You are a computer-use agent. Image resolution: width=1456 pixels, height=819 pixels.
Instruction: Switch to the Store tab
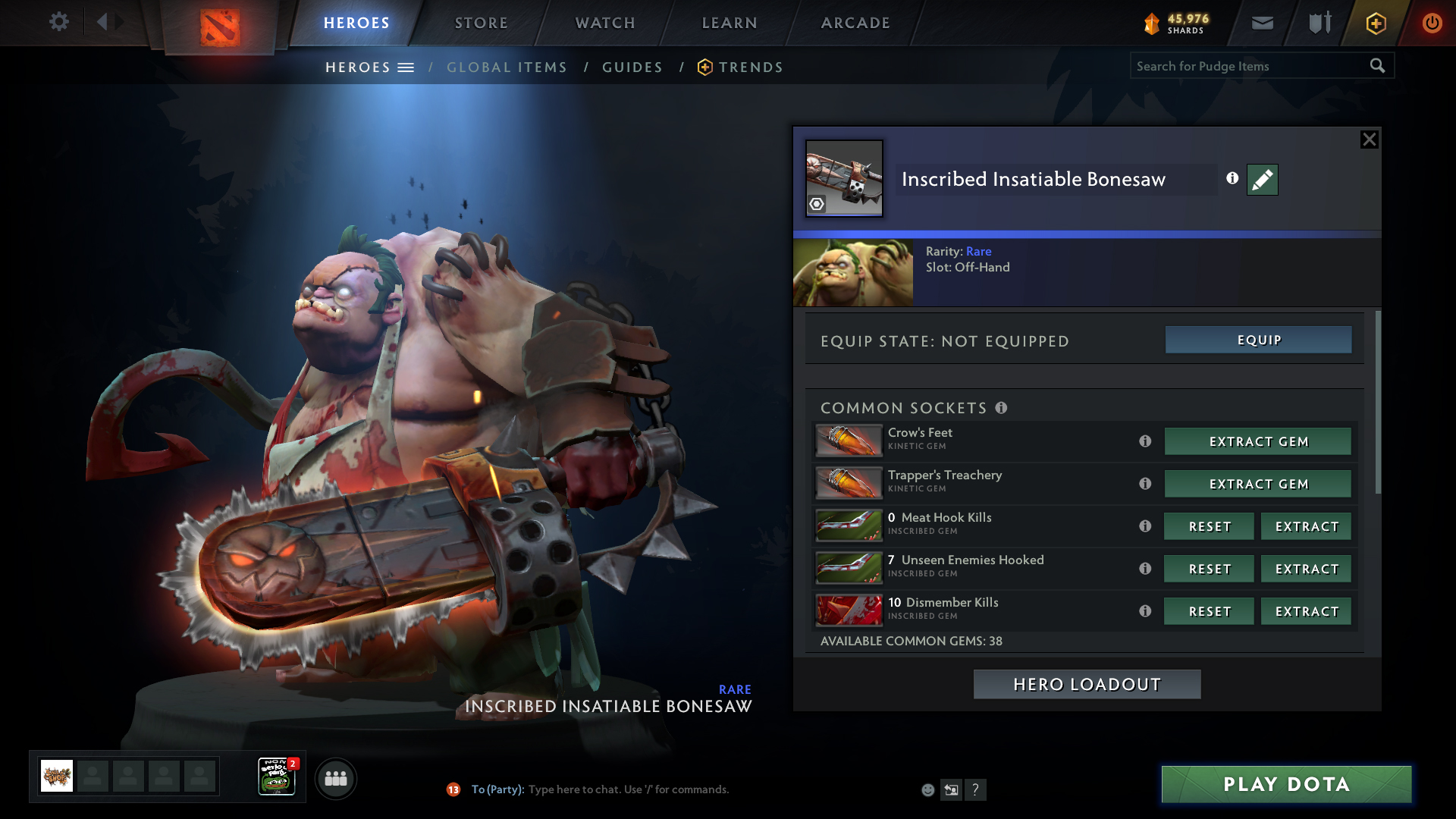pos(482,23)
